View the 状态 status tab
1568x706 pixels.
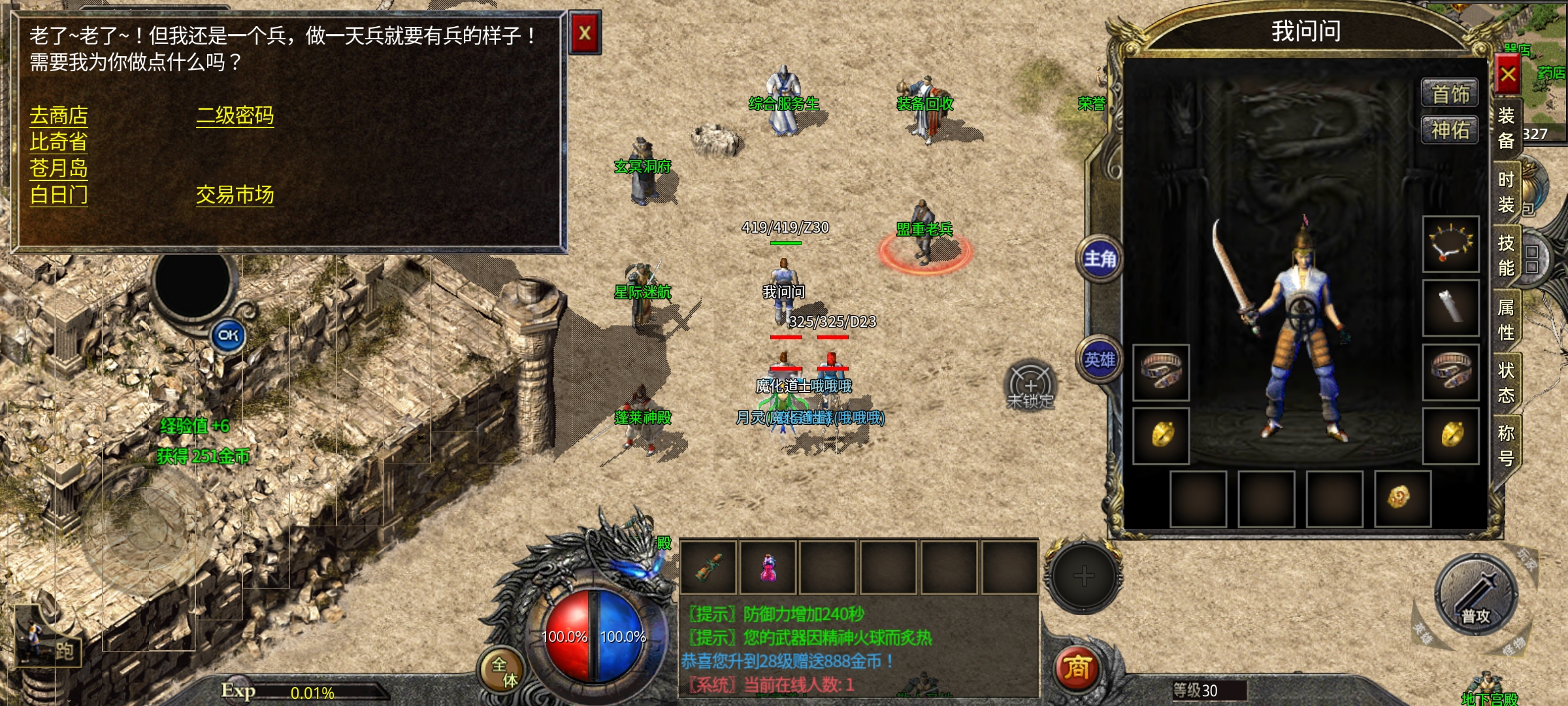(1506, 382)
